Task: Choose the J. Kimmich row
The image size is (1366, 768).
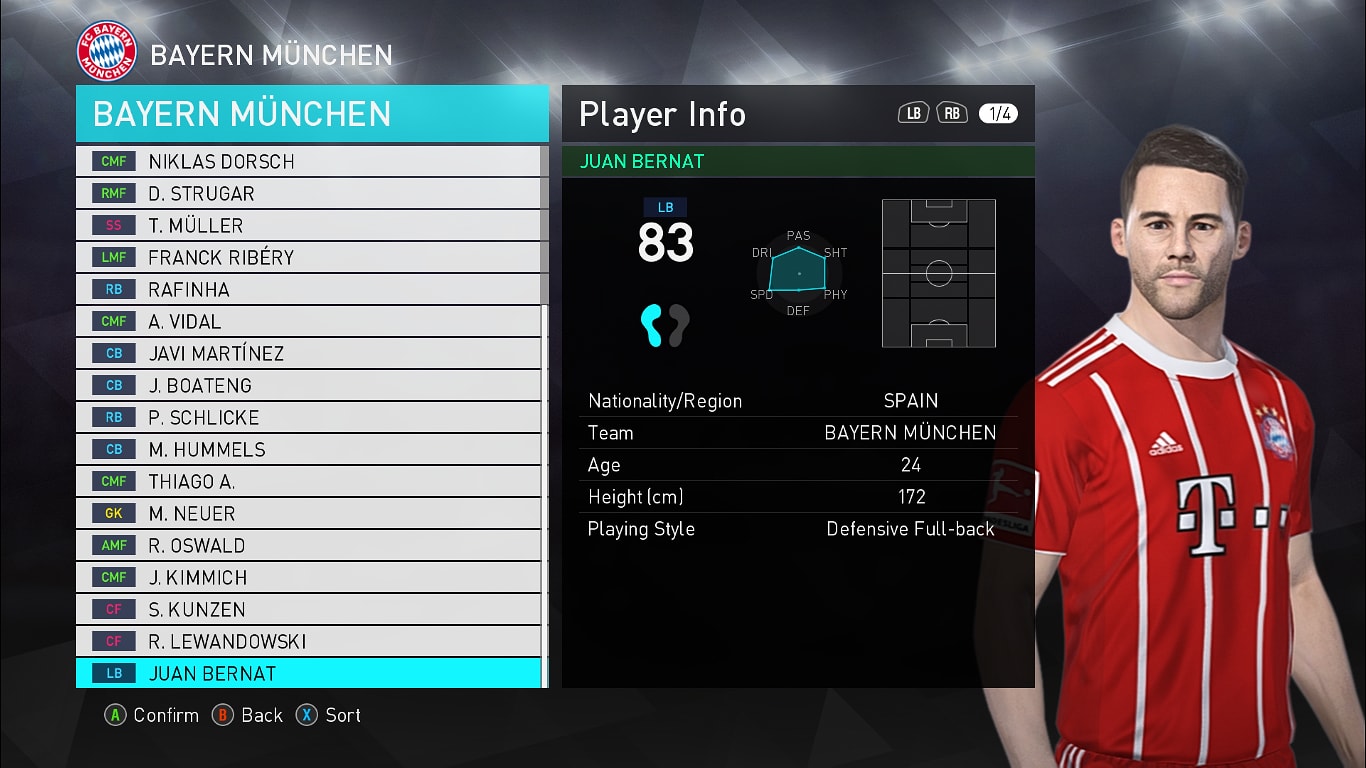Action: click(x=308, y=577)
